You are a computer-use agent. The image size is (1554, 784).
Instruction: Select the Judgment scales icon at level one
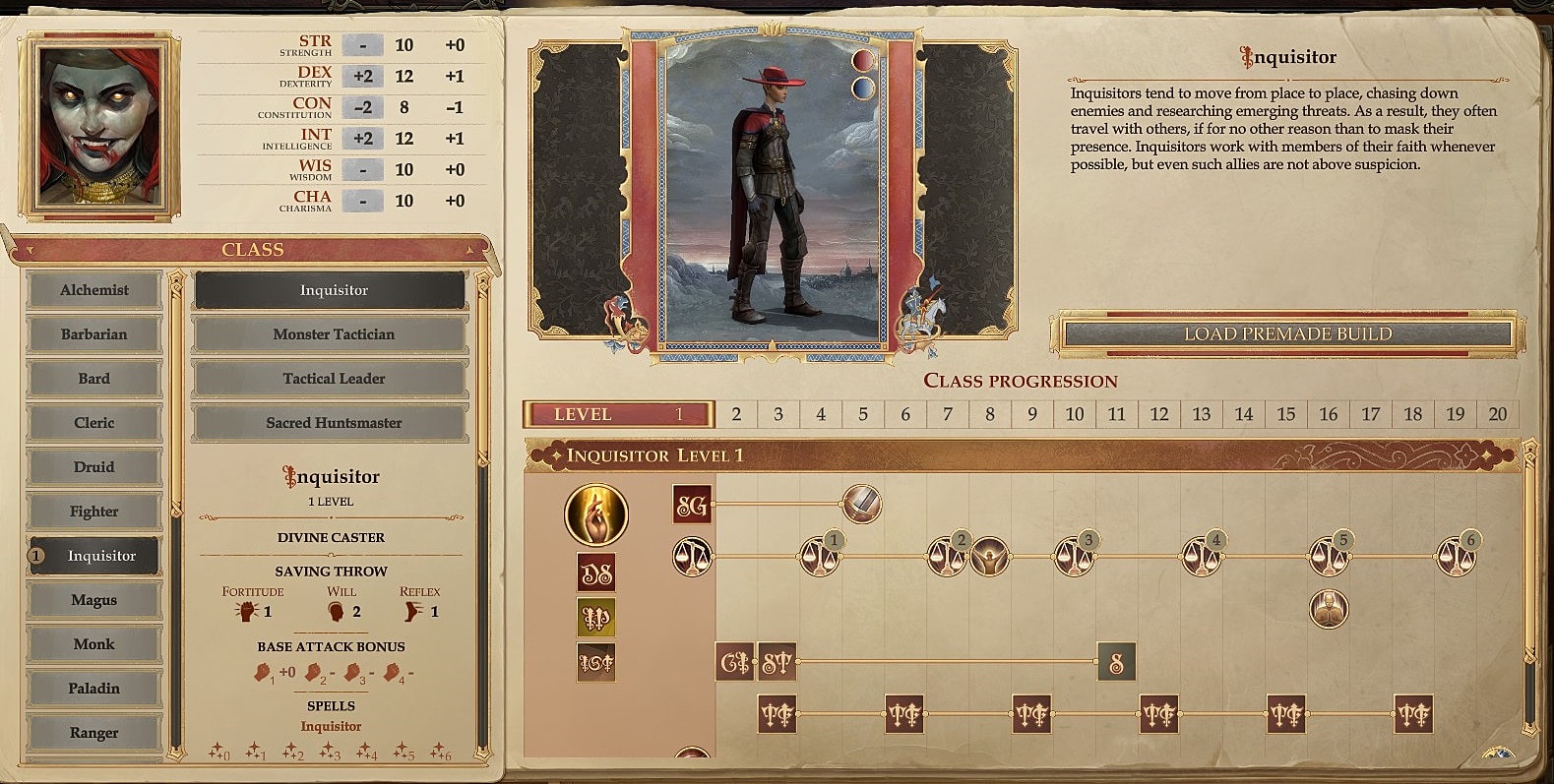point(695,558)
